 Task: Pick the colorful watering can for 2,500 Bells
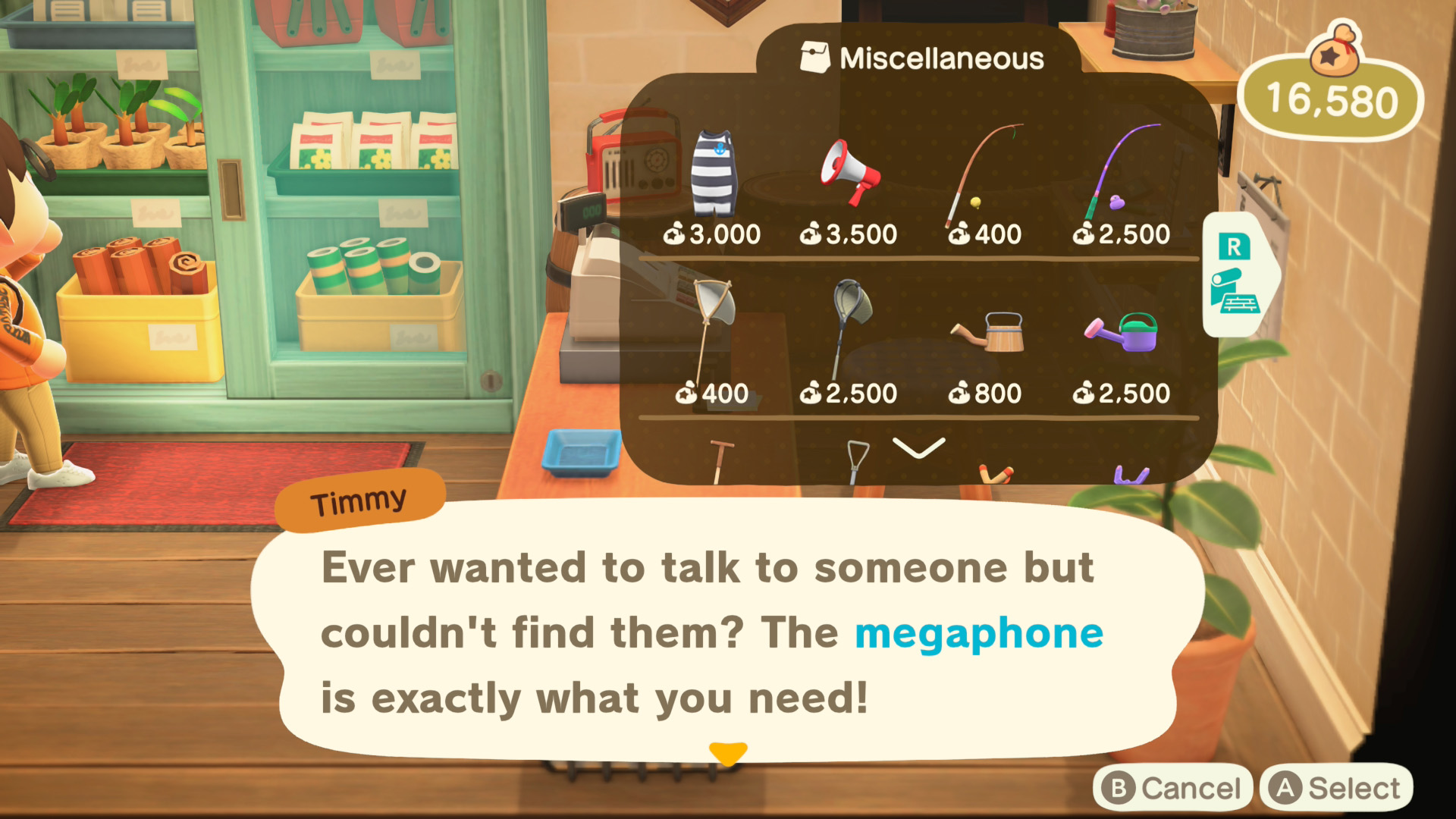(1121, 332)
